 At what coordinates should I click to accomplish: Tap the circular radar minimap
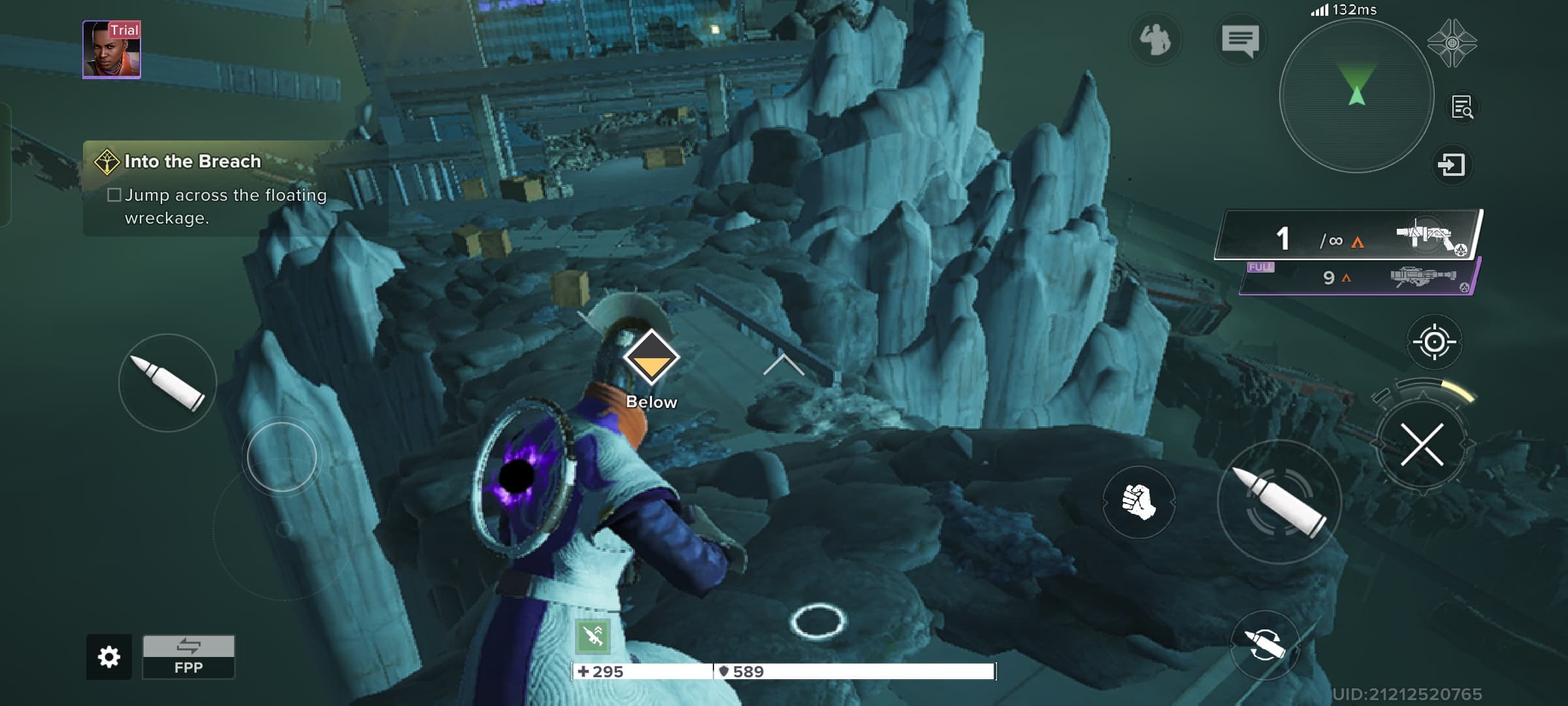(1356, 95)
